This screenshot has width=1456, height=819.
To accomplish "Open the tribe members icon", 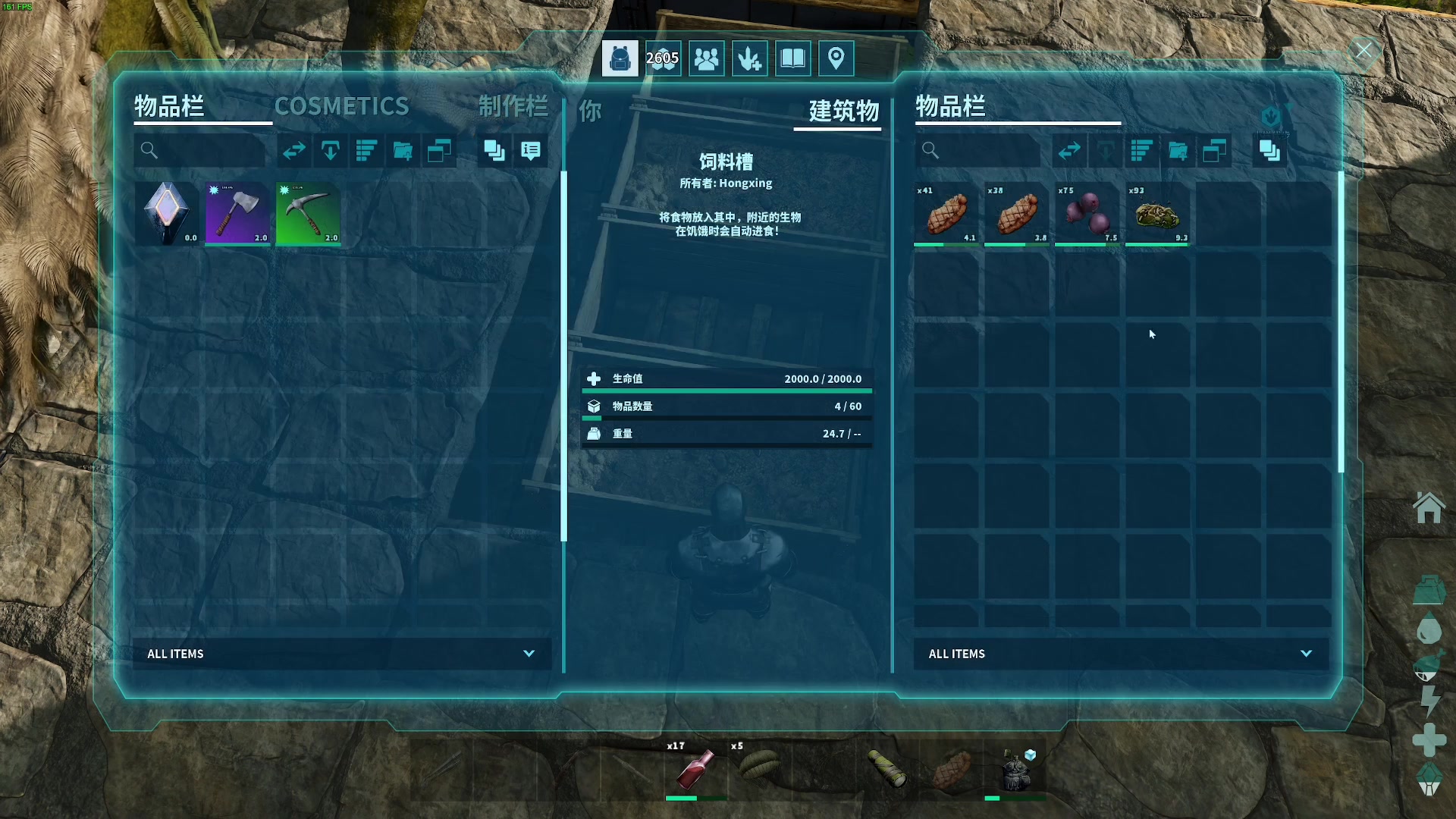I will tap(706, 58).
